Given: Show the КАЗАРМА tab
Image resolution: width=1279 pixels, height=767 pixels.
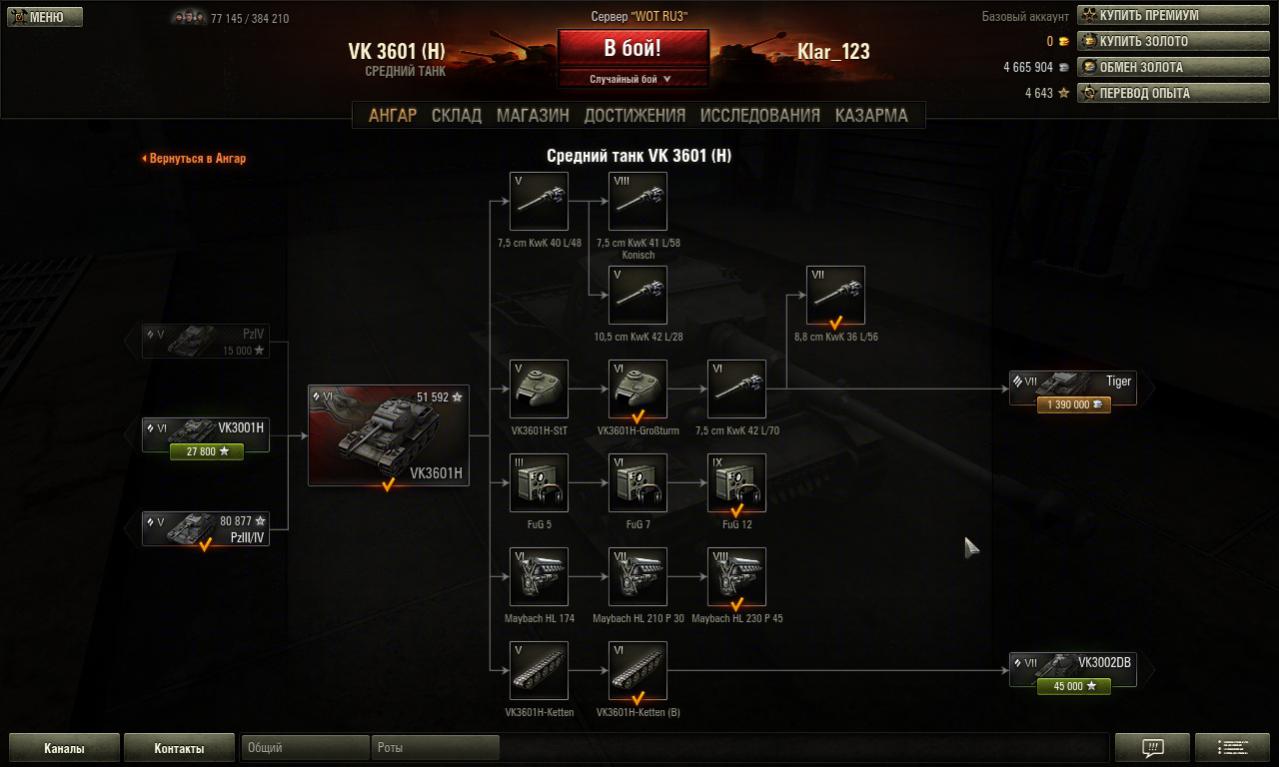Looking at the screenshot, I should click(x=871, y=115).
